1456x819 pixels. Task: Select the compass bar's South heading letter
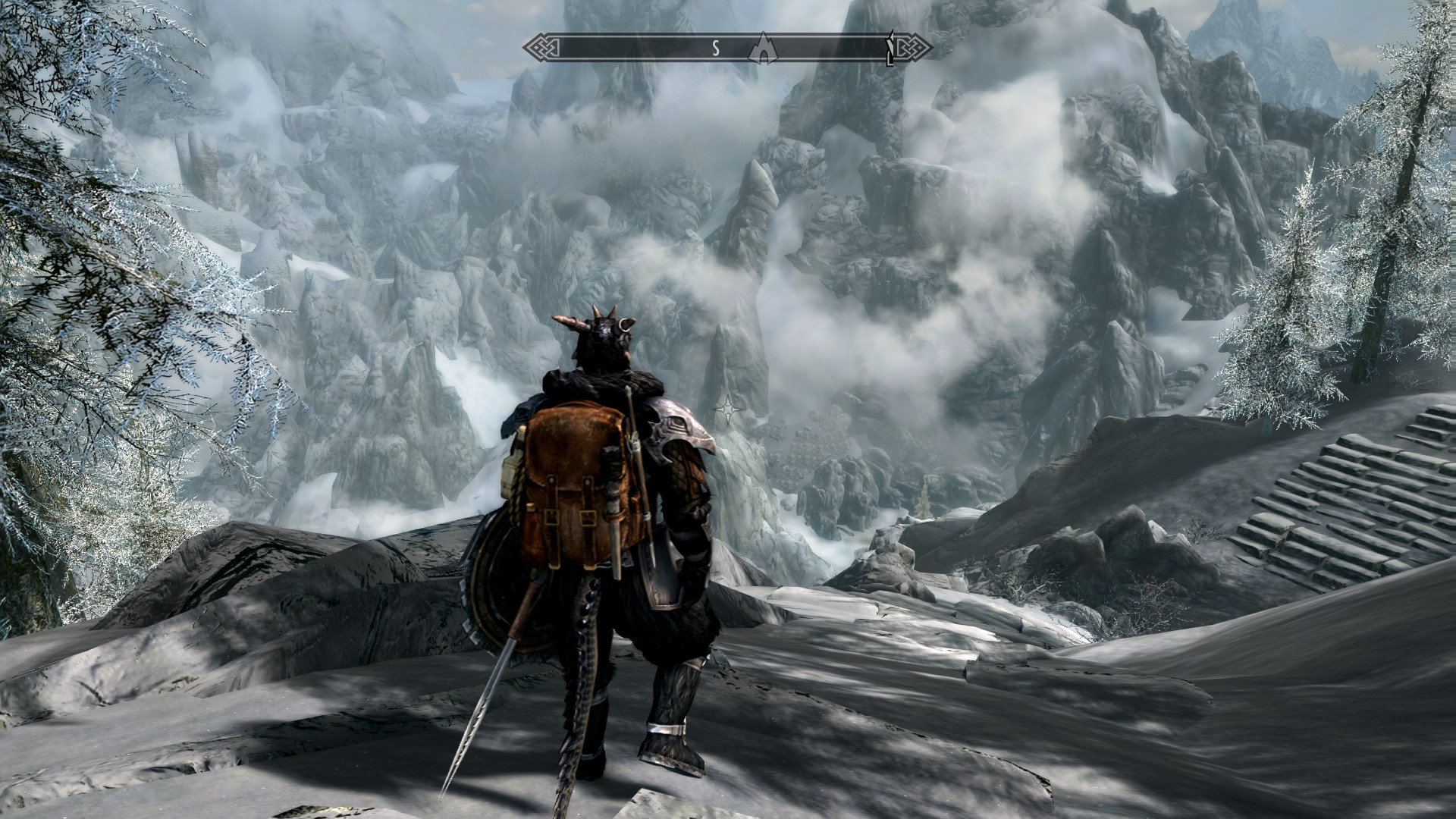click(714, 49)
